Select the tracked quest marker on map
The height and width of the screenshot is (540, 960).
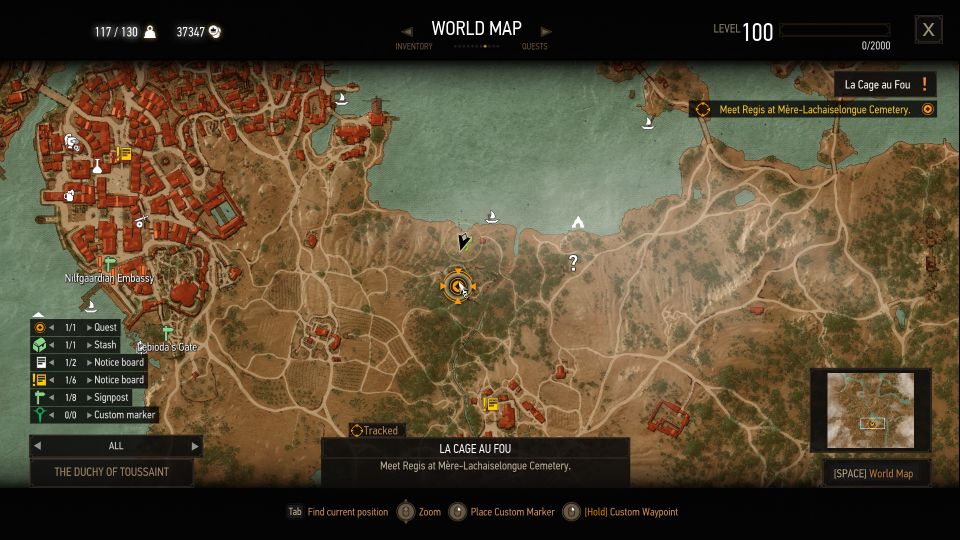[458, 287]
